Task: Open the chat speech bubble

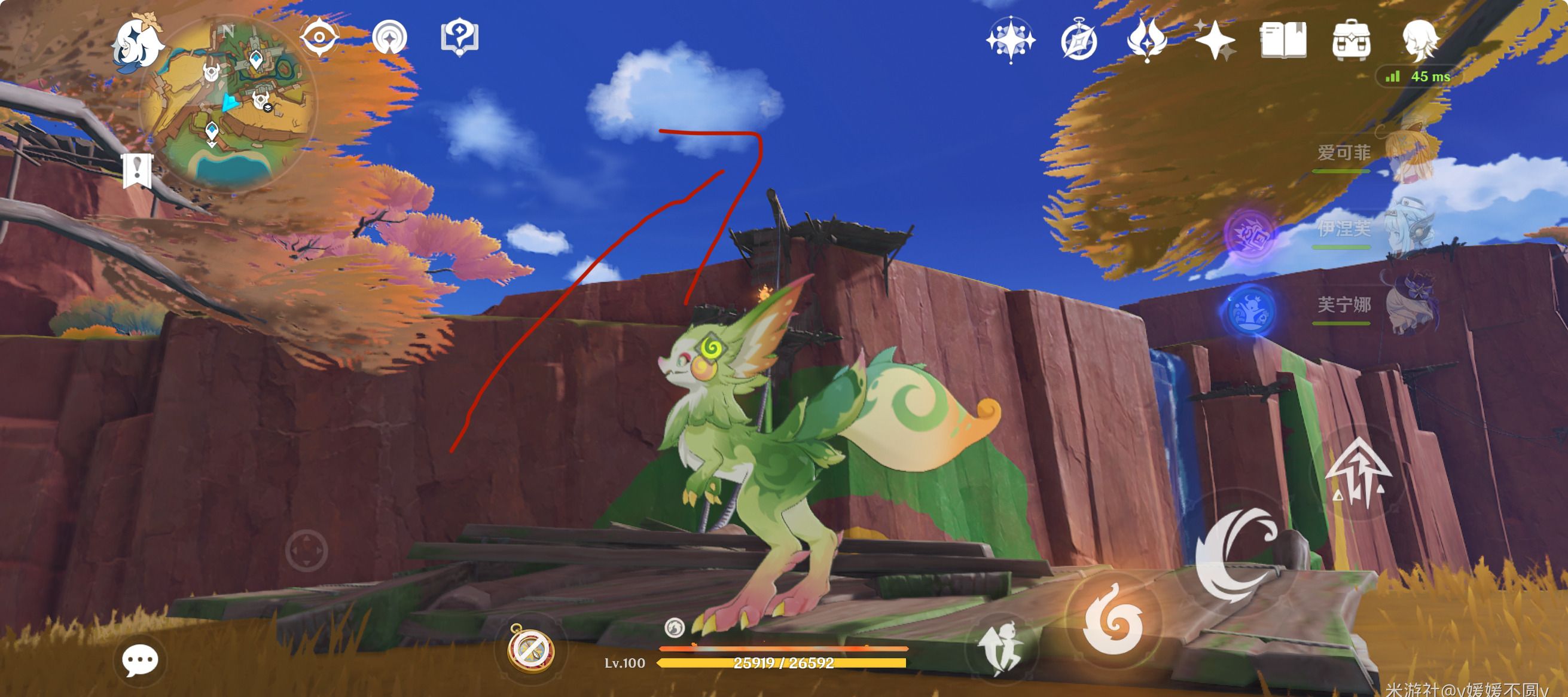Action: [139, 661]
